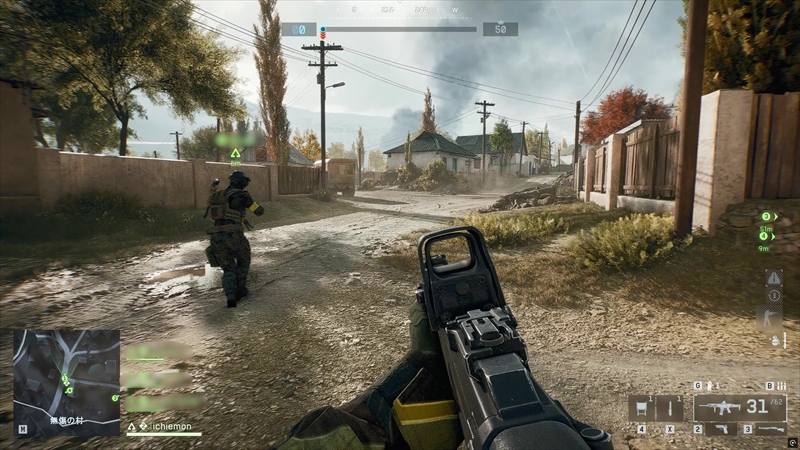Choose the deployable shield gadget slot
Image resolution: width=800 pixels, height=450 pixels.
pos(641,408)
